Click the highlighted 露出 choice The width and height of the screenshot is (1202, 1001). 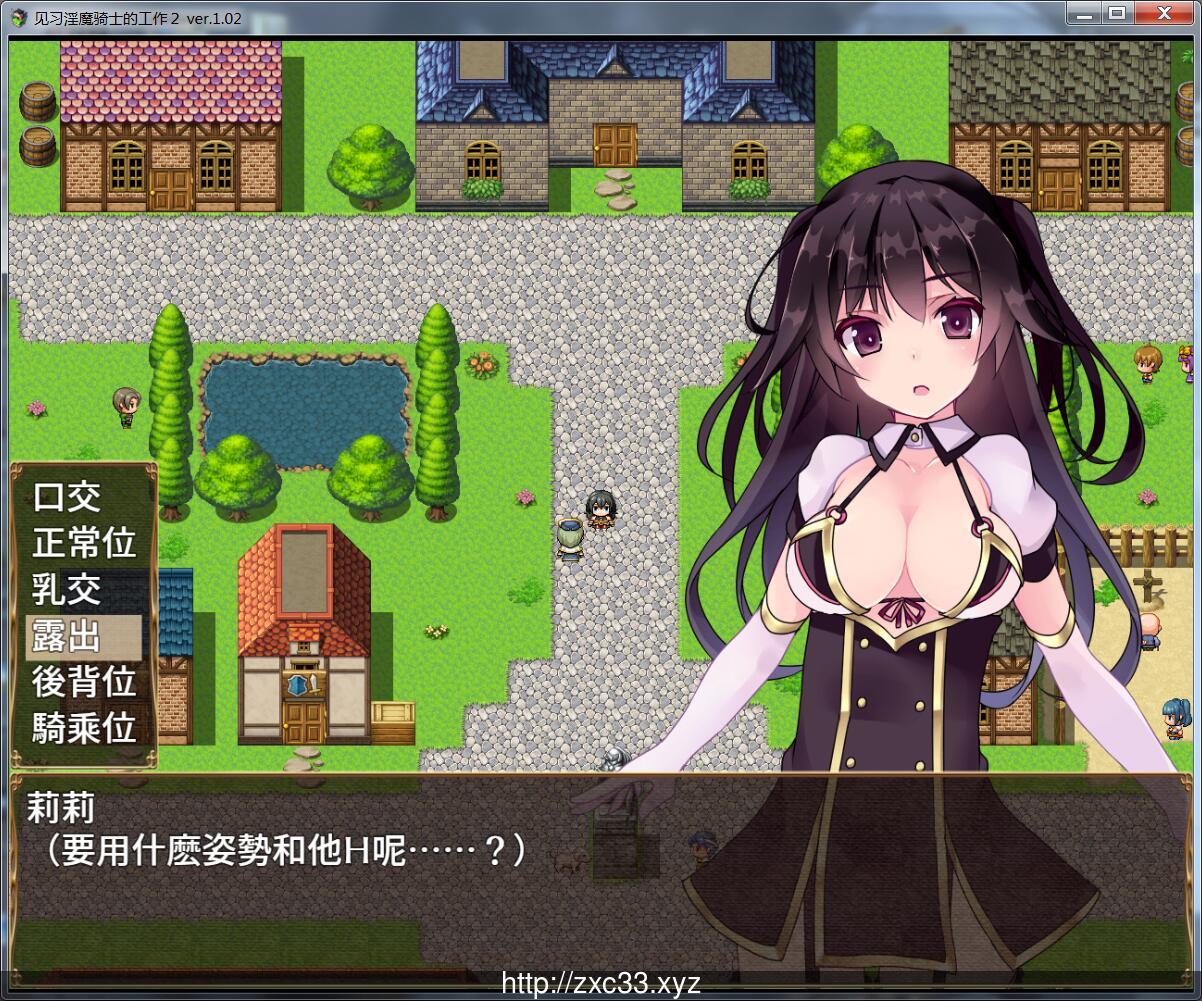tap(67, 636)
